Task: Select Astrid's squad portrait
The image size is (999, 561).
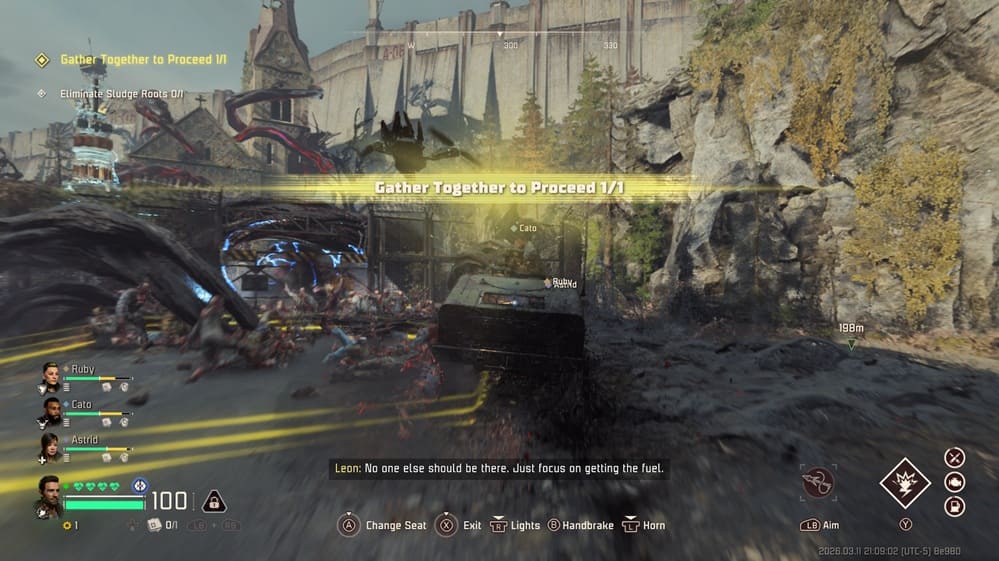Action: [x=50, y=447]
